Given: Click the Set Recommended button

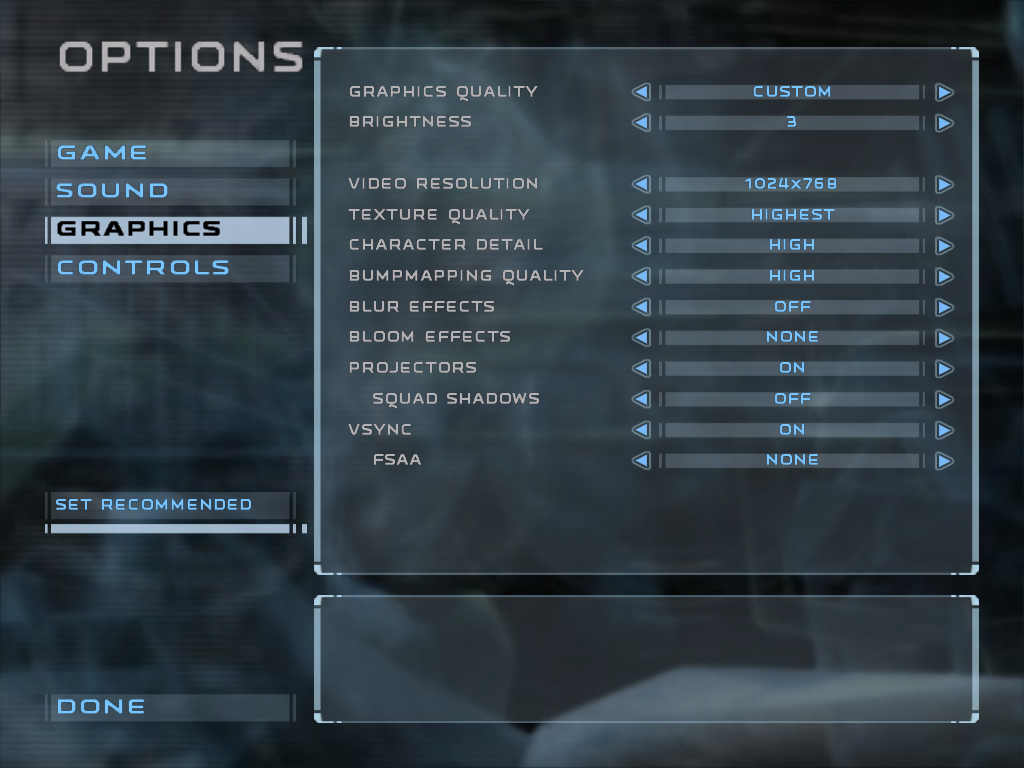Looking at the screenshot, I should tap(154, 505).
